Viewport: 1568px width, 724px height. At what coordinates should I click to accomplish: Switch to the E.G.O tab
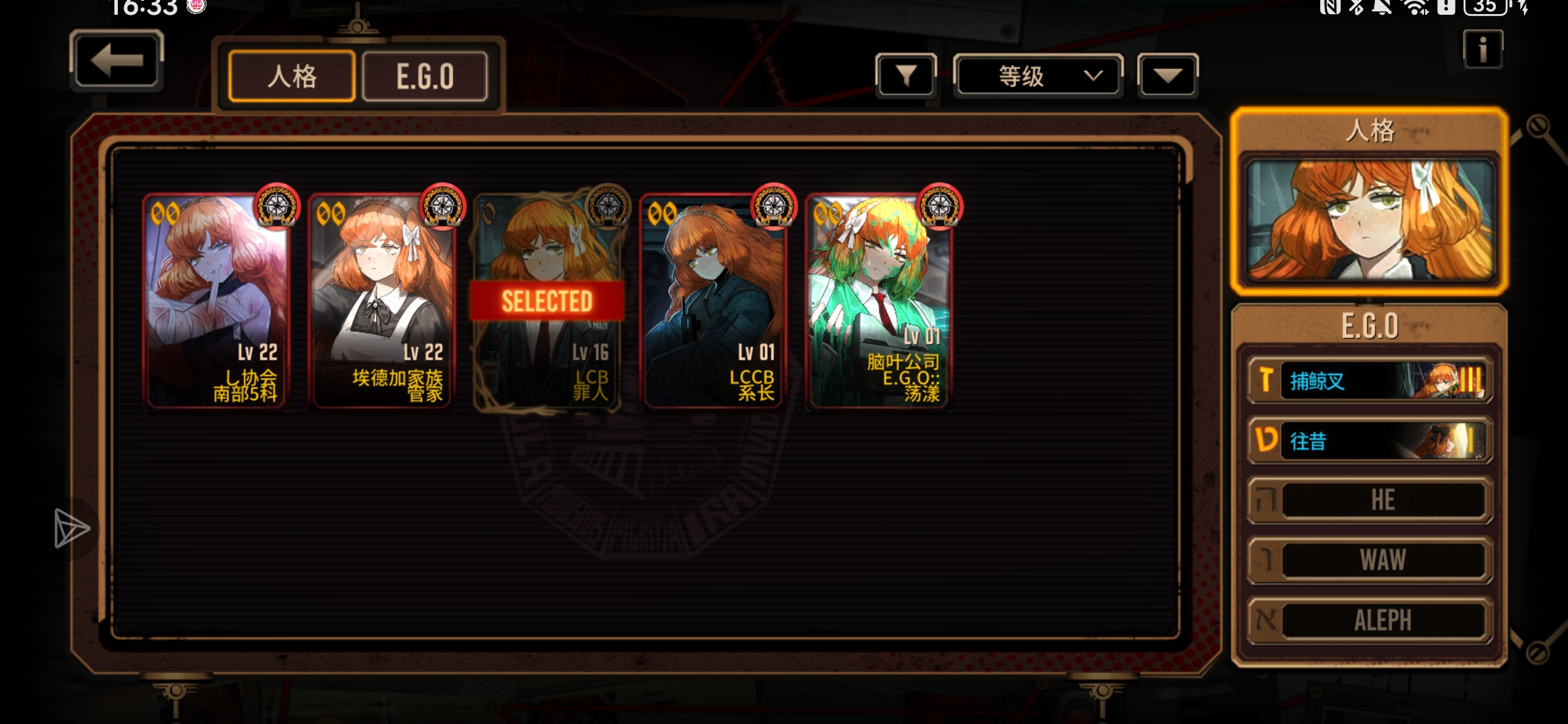pyautogui.click(x=425, y=76)
